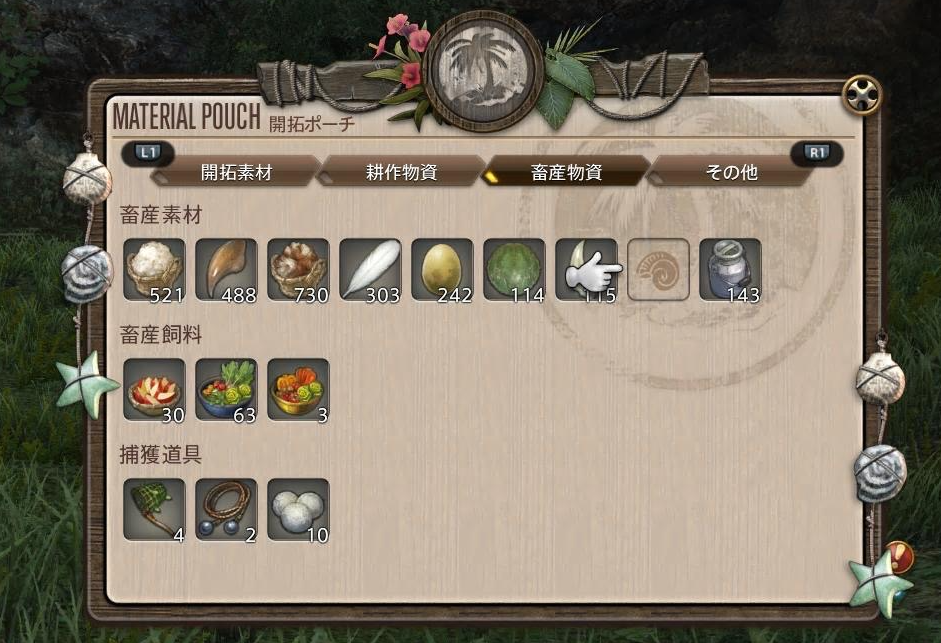Viewport: 941px width, 643px height.
Task: Select the green carapace item
Action: tap(514, 269)
